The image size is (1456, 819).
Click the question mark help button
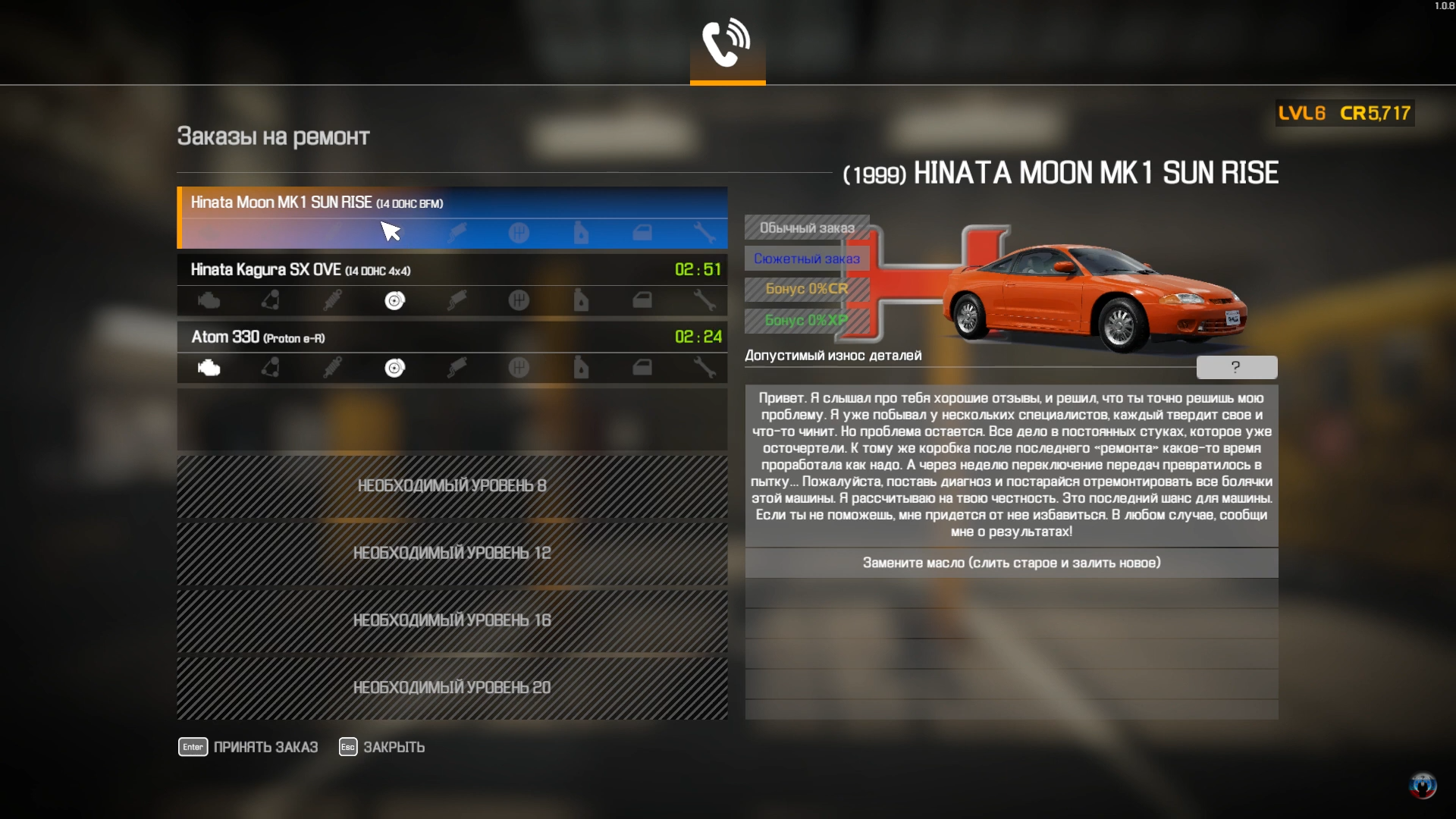coord(1236,368)
